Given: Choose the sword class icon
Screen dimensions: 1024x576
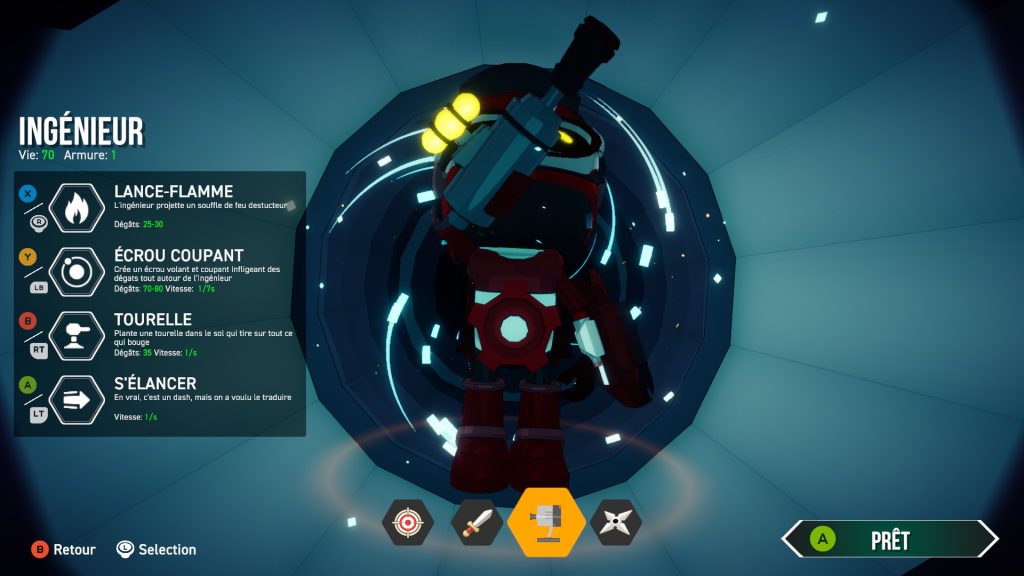Looking at the screenshot, I should click(476, 522).
